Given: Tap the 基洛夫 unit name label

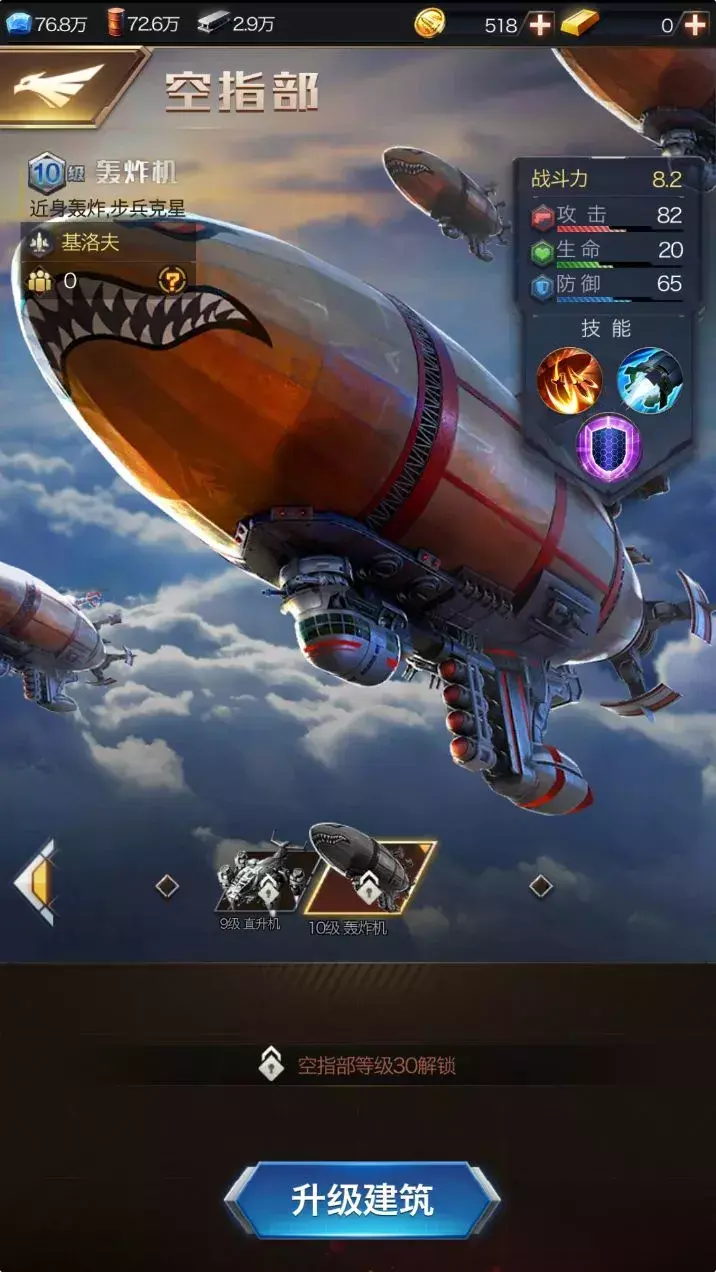Looking at the screenshot, I should point(91,242).
